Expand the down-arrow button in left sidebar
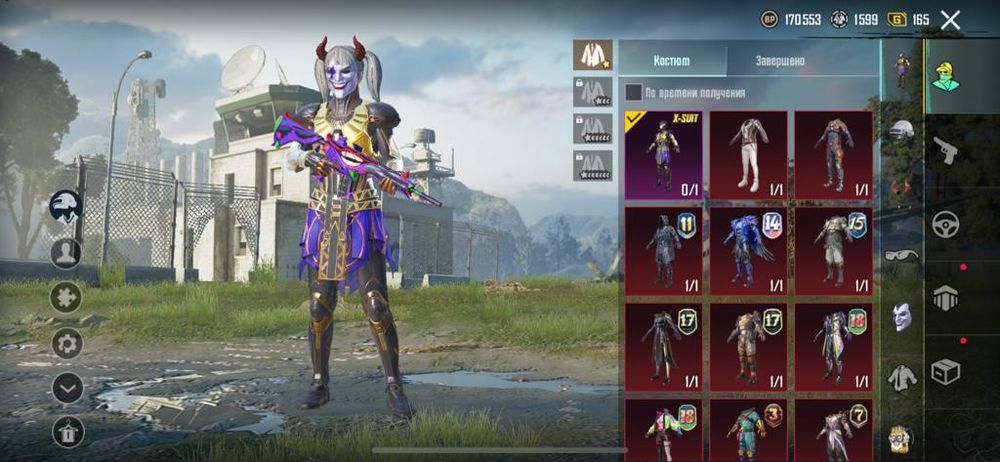Screen dimensions: 1000x462 coord(67,387)
